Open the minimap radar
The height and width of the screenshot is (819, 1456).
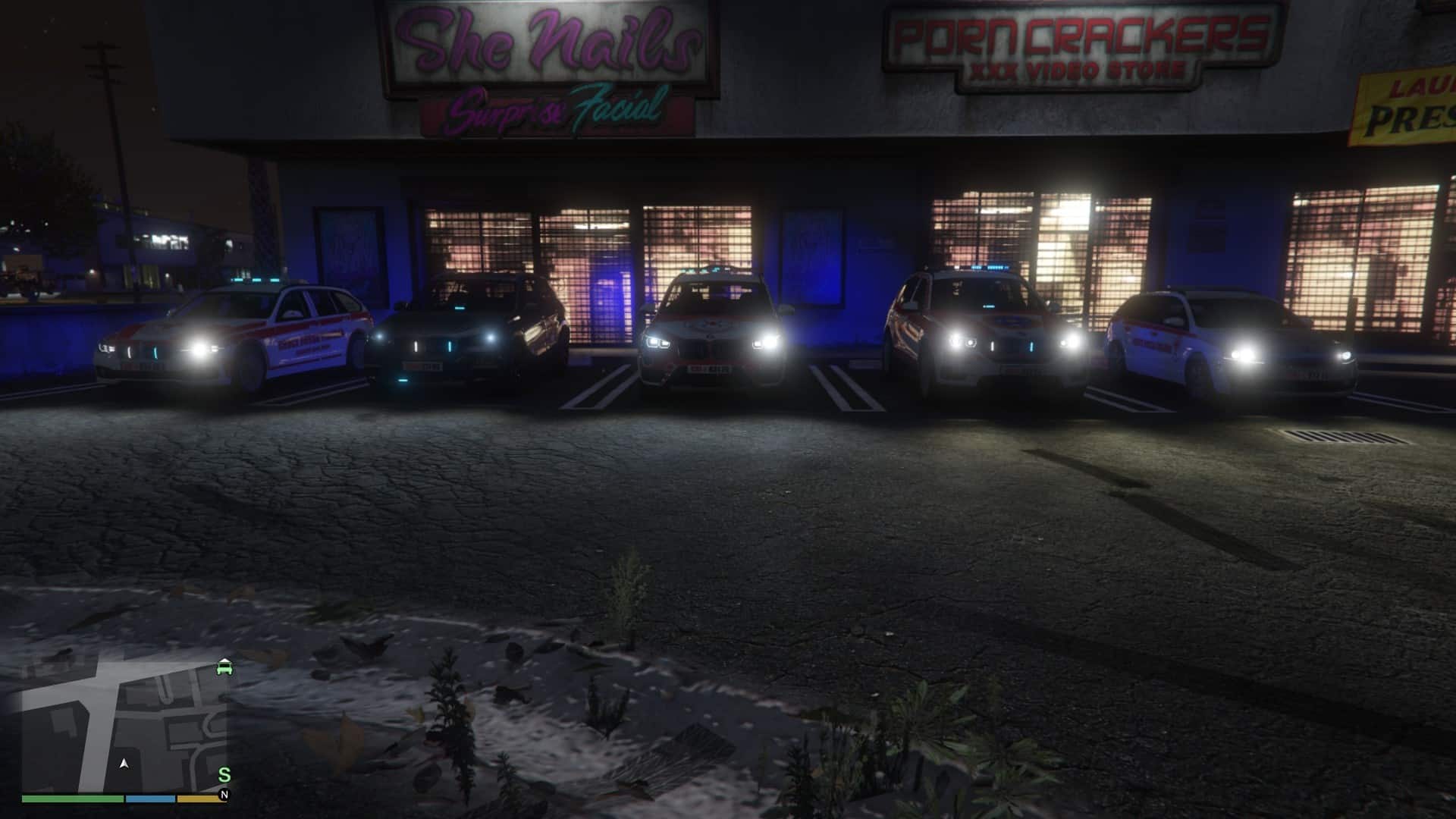(x=125, y=724)
